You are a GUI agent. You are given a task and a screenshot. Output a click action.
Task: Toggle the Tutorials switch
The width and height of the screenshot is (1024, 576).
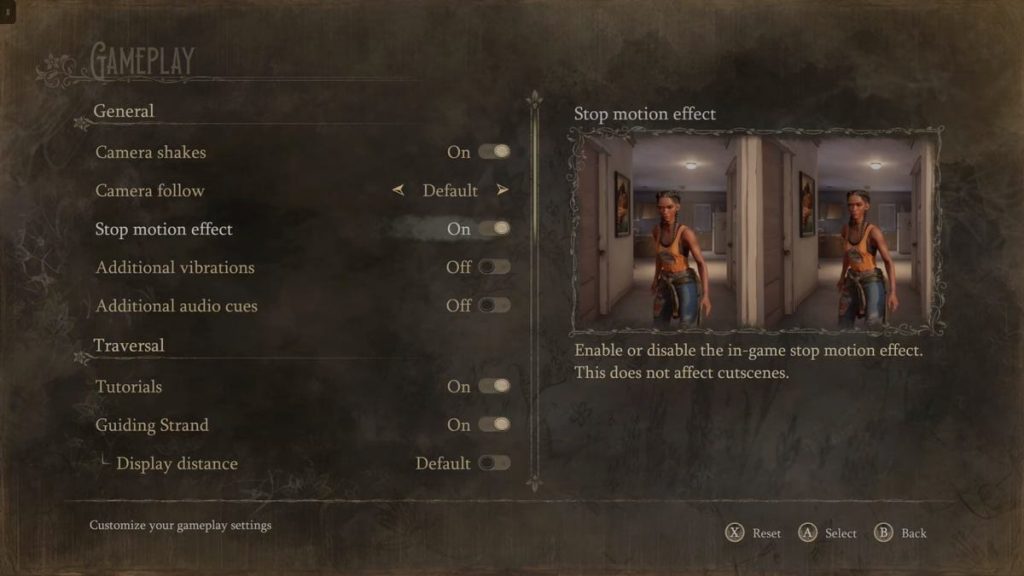click(x=494, y=386)
